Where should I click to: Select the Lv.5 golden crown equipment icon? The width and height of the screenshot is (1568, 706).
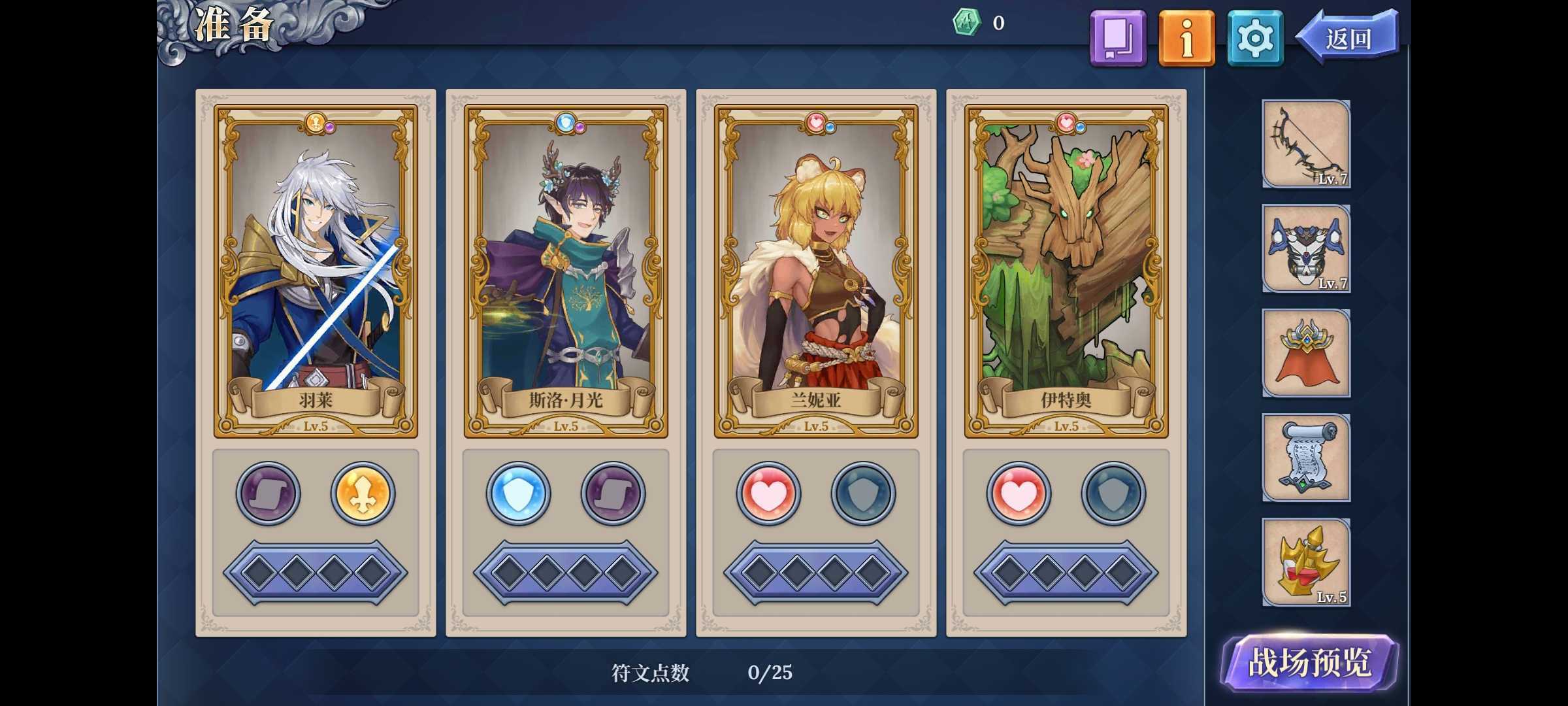[x=1306, y=562]
